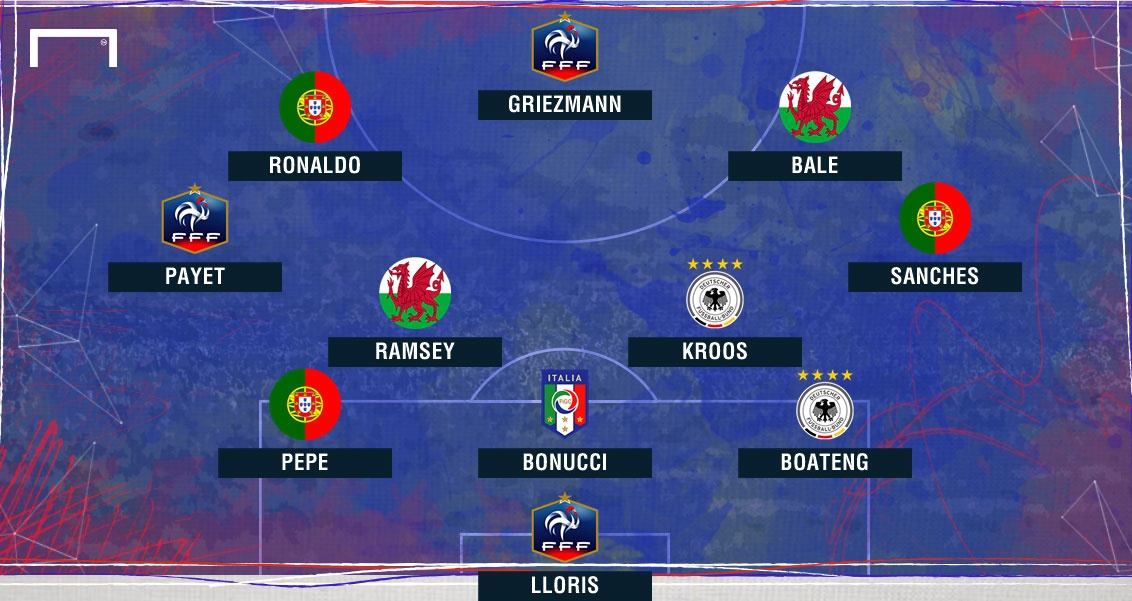This screenshot has height=601, width=1132.
Task: Select the Griezmann name label
Action: (565, 105)
